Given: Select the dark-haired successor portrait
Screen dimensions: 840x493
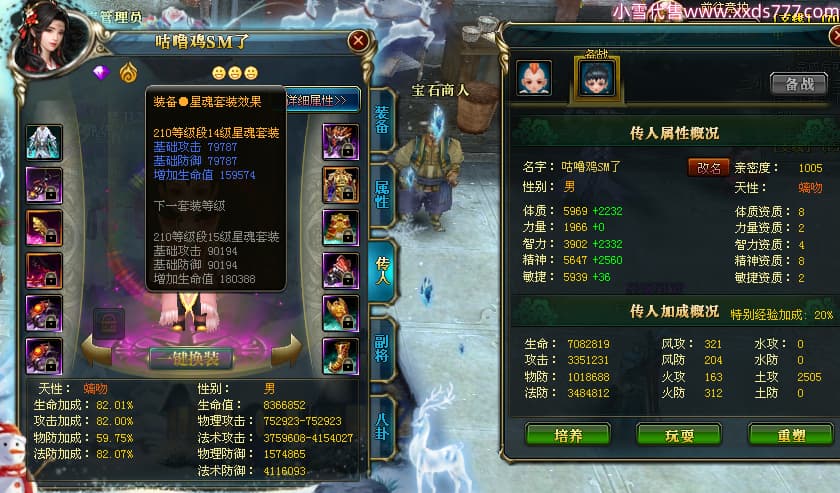Looking at the screenshot, I should [597, 78].
